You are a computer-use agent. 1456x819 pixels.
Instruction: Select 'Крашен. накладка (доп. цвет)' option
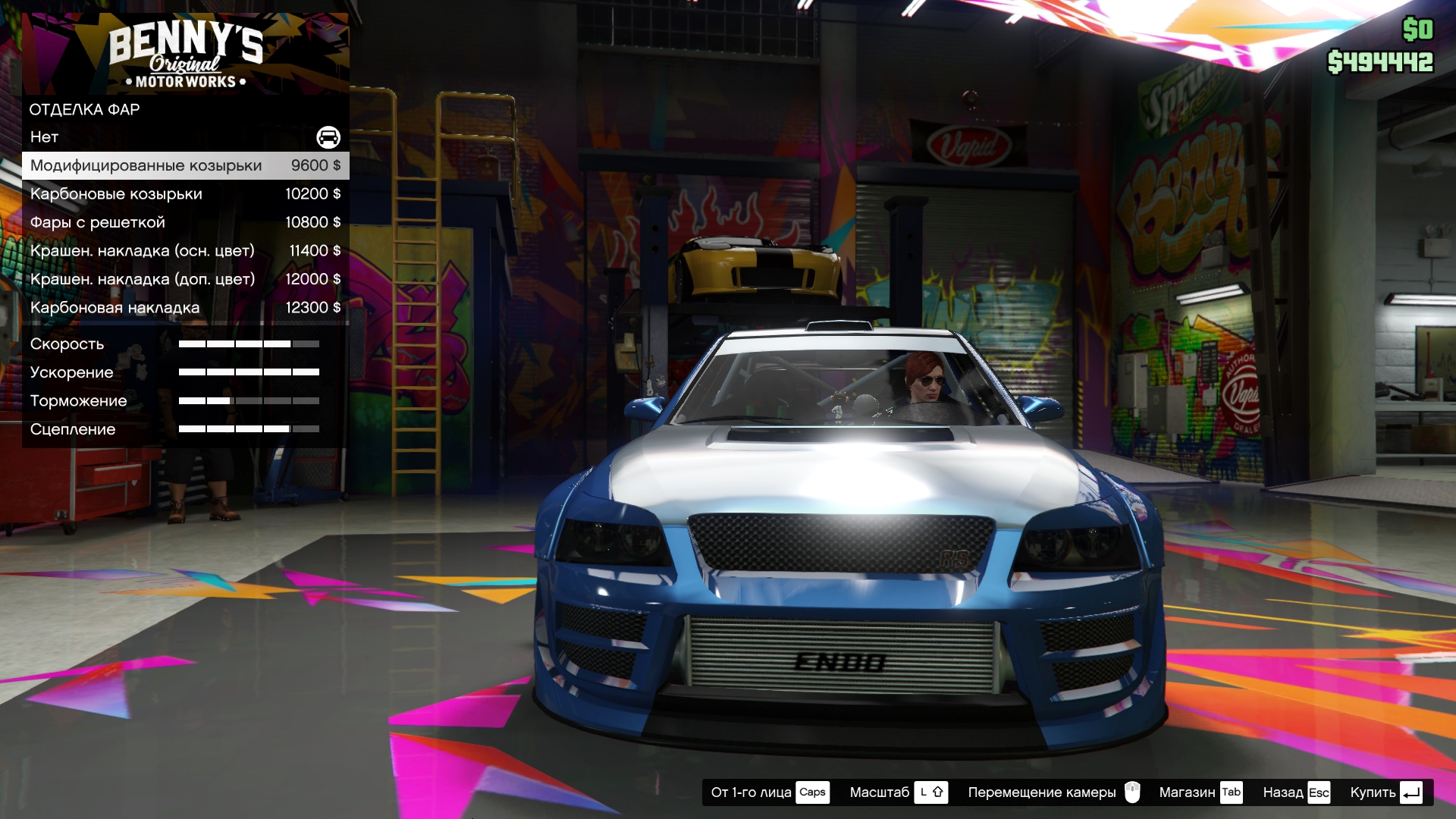pyautogui.click(x=185, y=279)
